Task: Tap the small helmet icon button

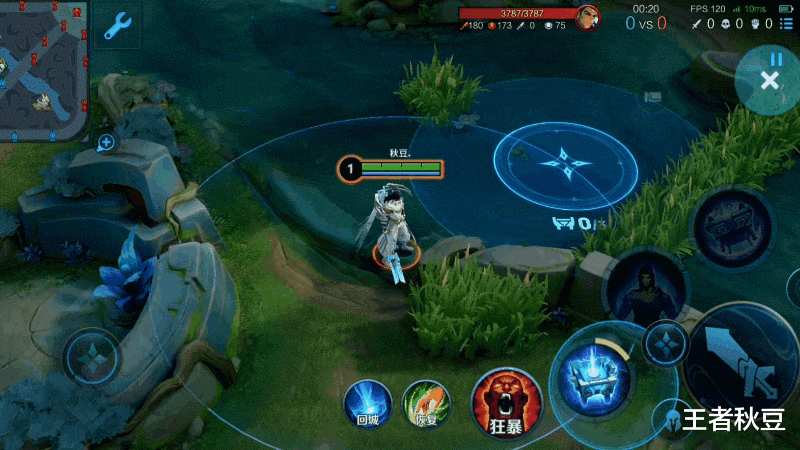Action: coord(670,418)
